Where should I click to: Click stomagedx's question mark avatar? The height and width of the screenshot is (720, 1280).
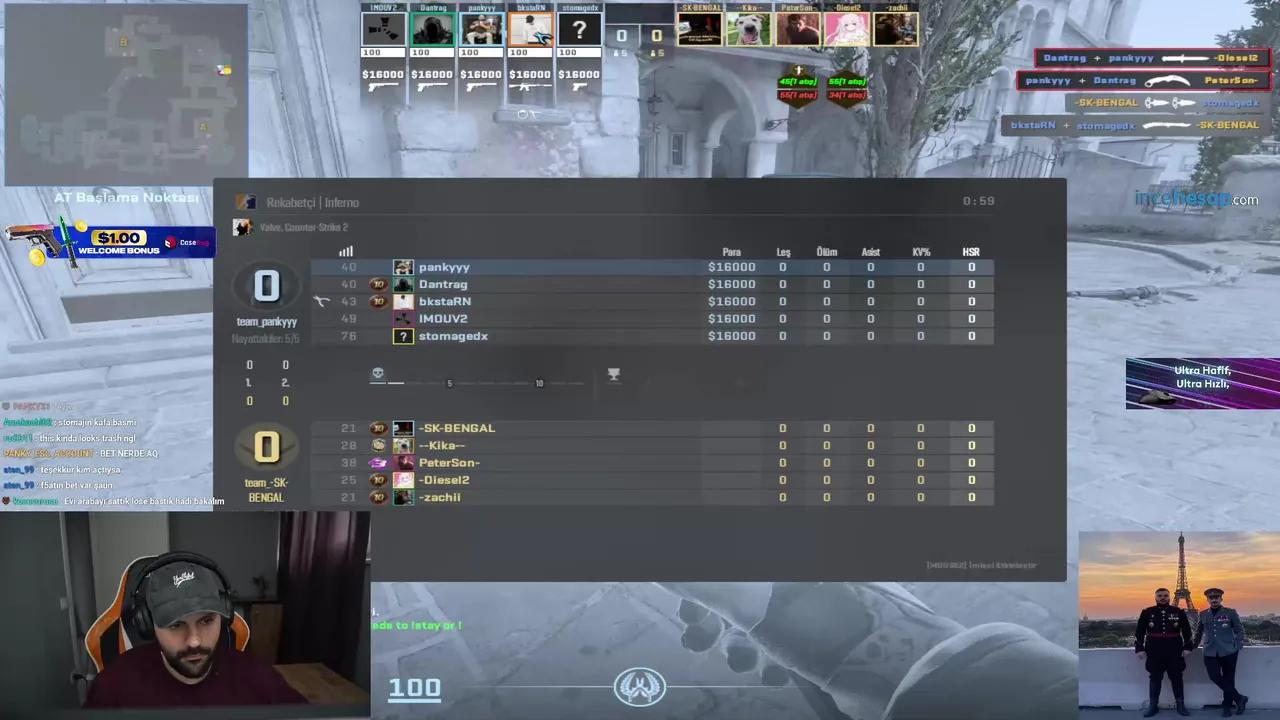403,336
